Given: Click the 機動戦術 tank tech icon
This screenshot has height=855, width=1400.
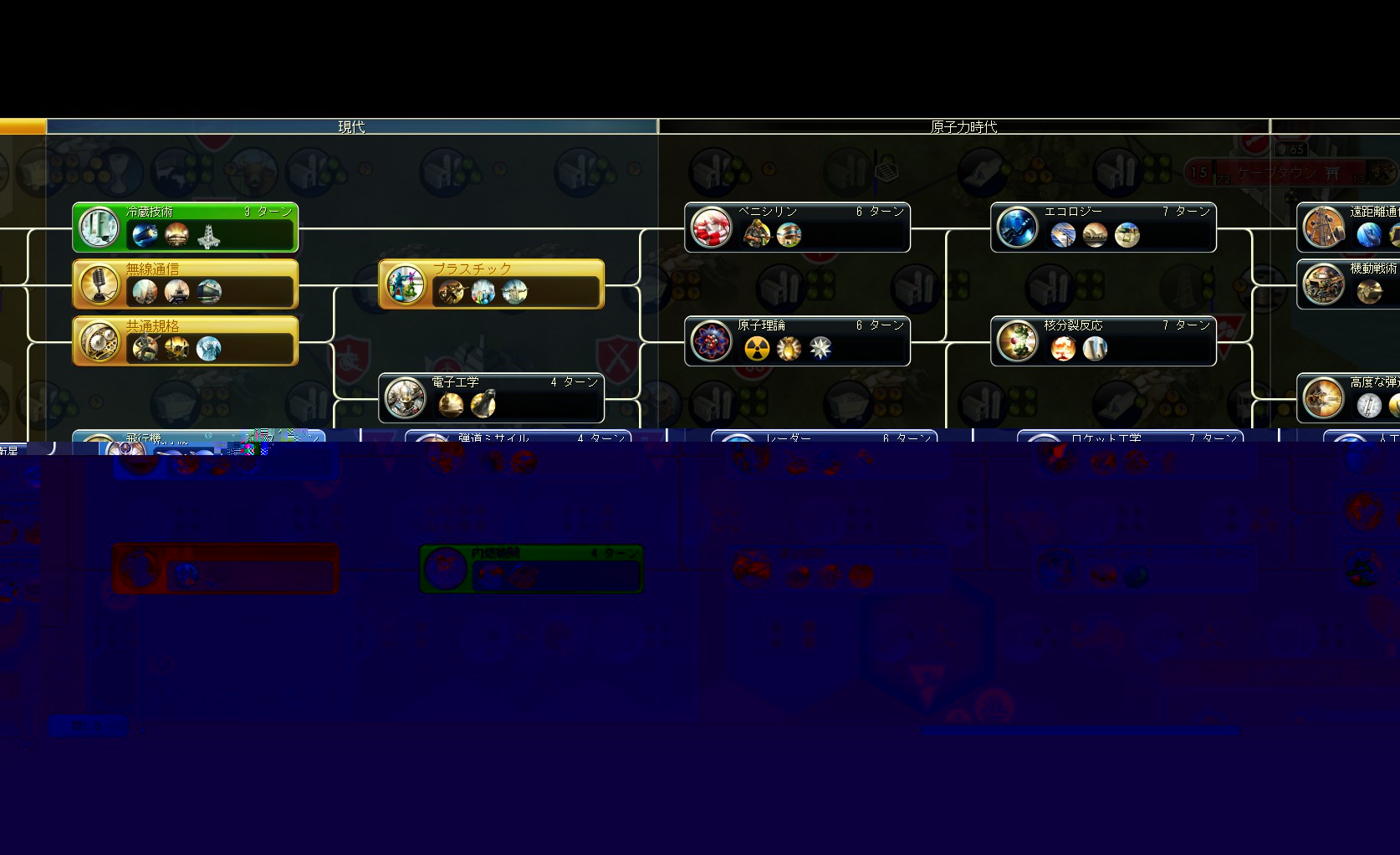Looking at the screenshot, I should (1324, 284).
